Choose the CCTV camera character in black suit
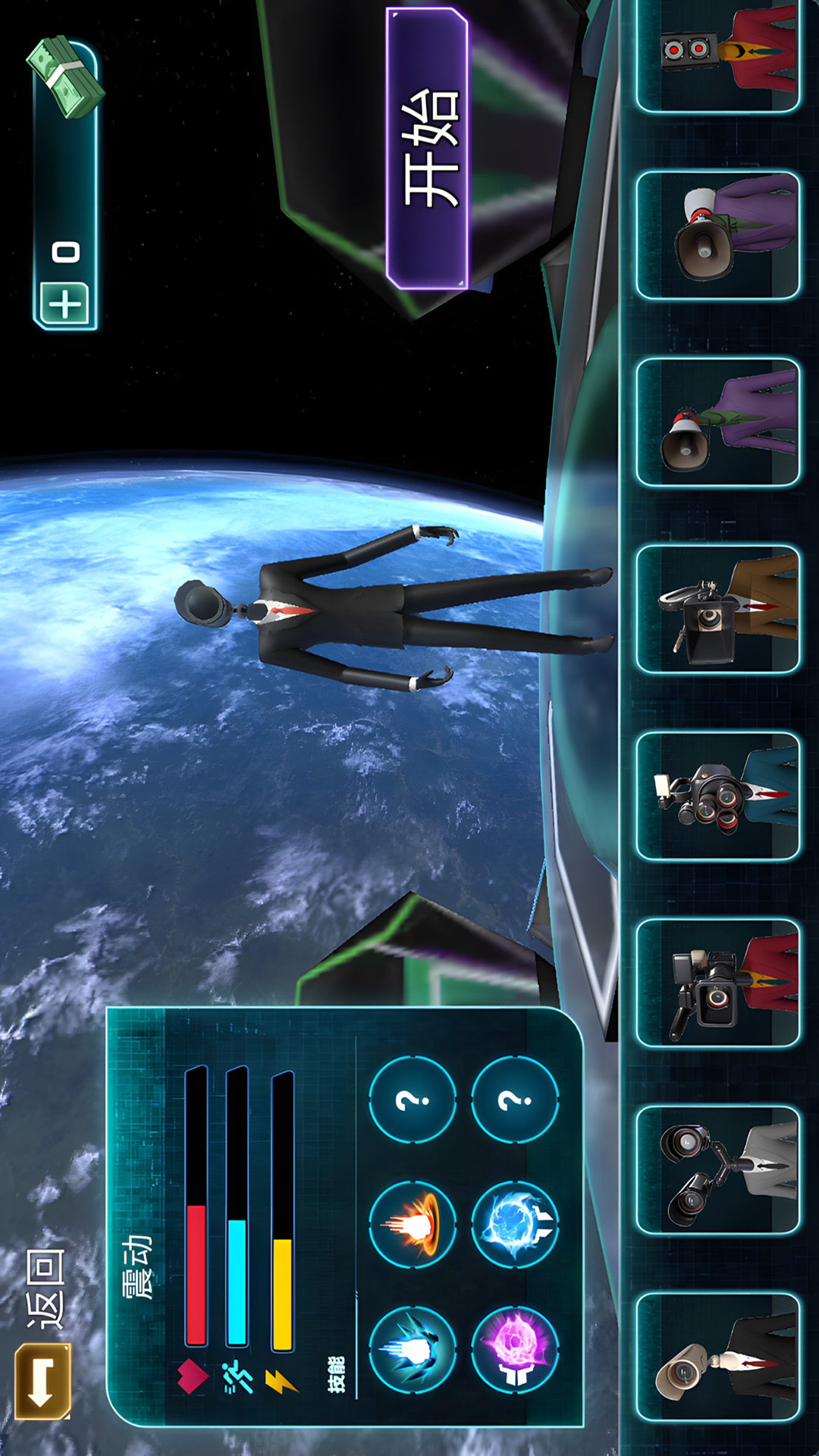Screen dimensions: 819x1456 pos(717,1357)
